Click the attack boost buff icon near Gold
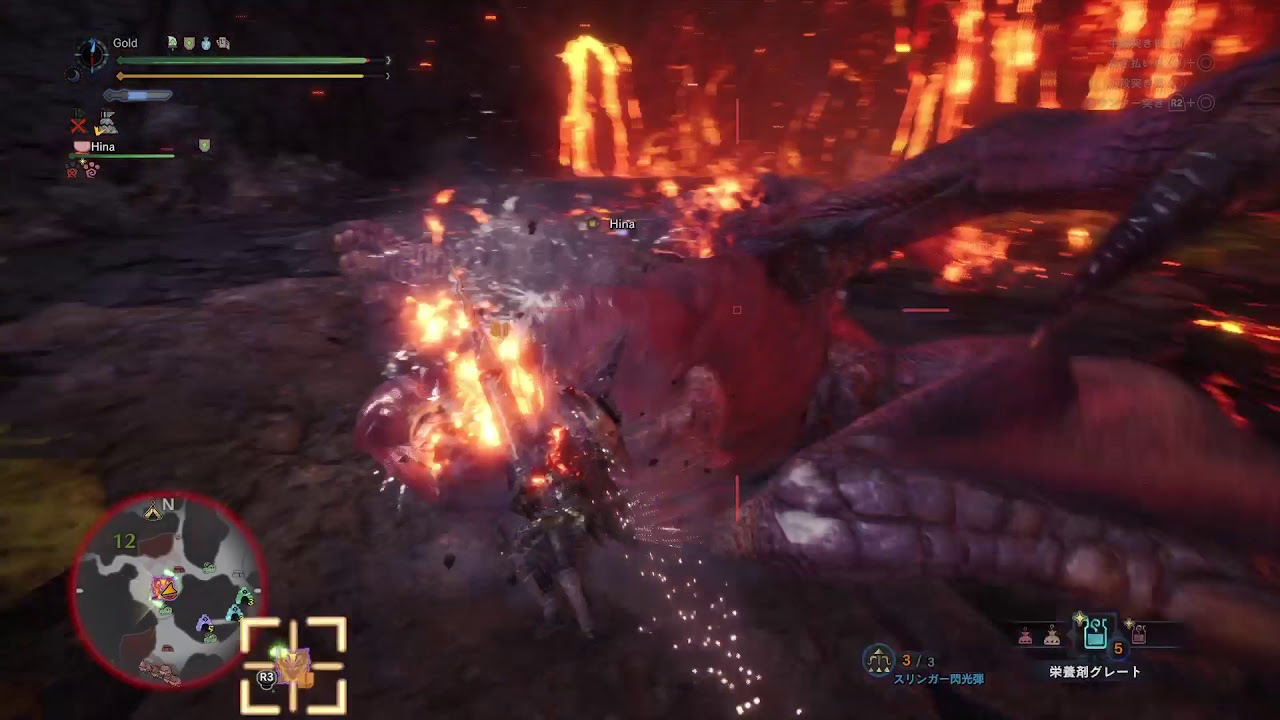This screenshot has height=720, width=1280. 172,44
